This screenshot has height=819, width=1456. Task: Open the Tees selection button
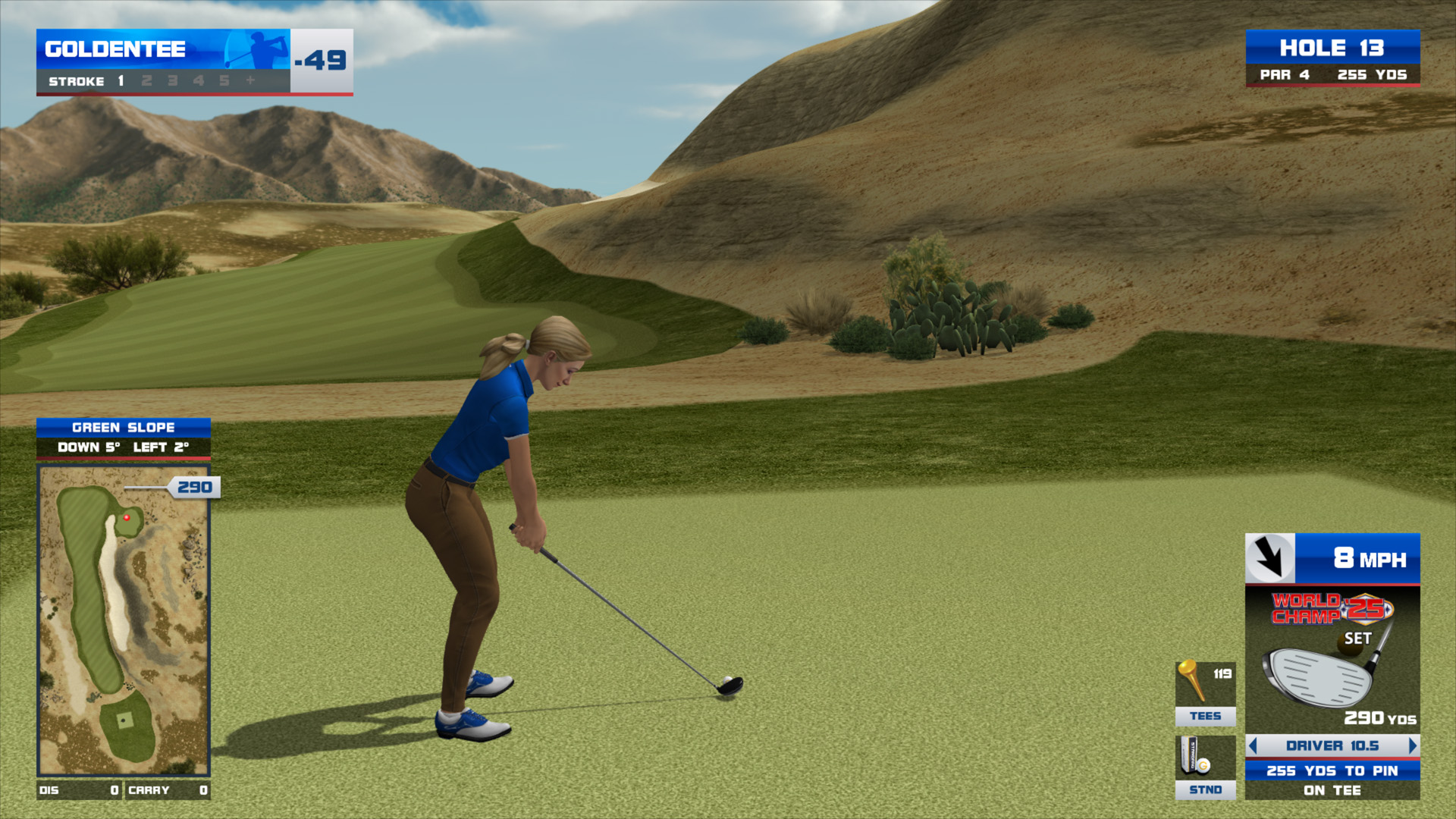(1205, 693)
